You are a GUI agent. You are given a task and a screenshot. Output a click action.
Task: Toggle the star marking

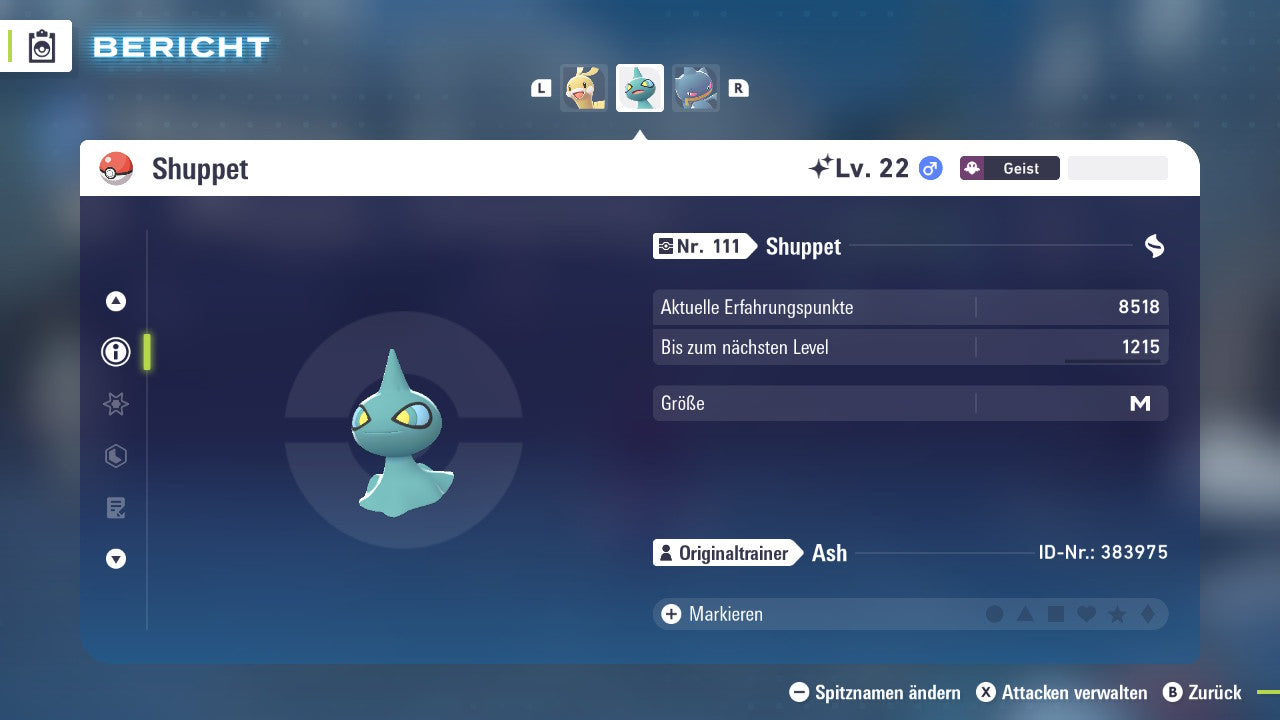(1116, 614)
